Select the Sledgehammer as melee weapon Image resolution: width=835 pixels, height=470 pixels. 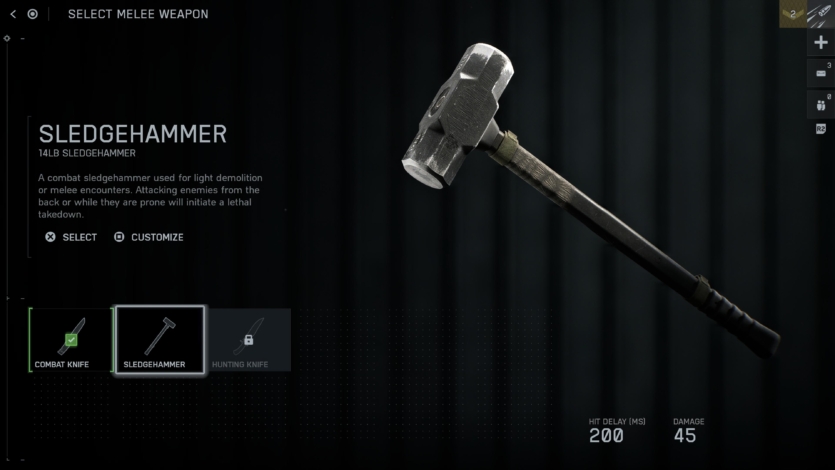click(x=71, y=237)
